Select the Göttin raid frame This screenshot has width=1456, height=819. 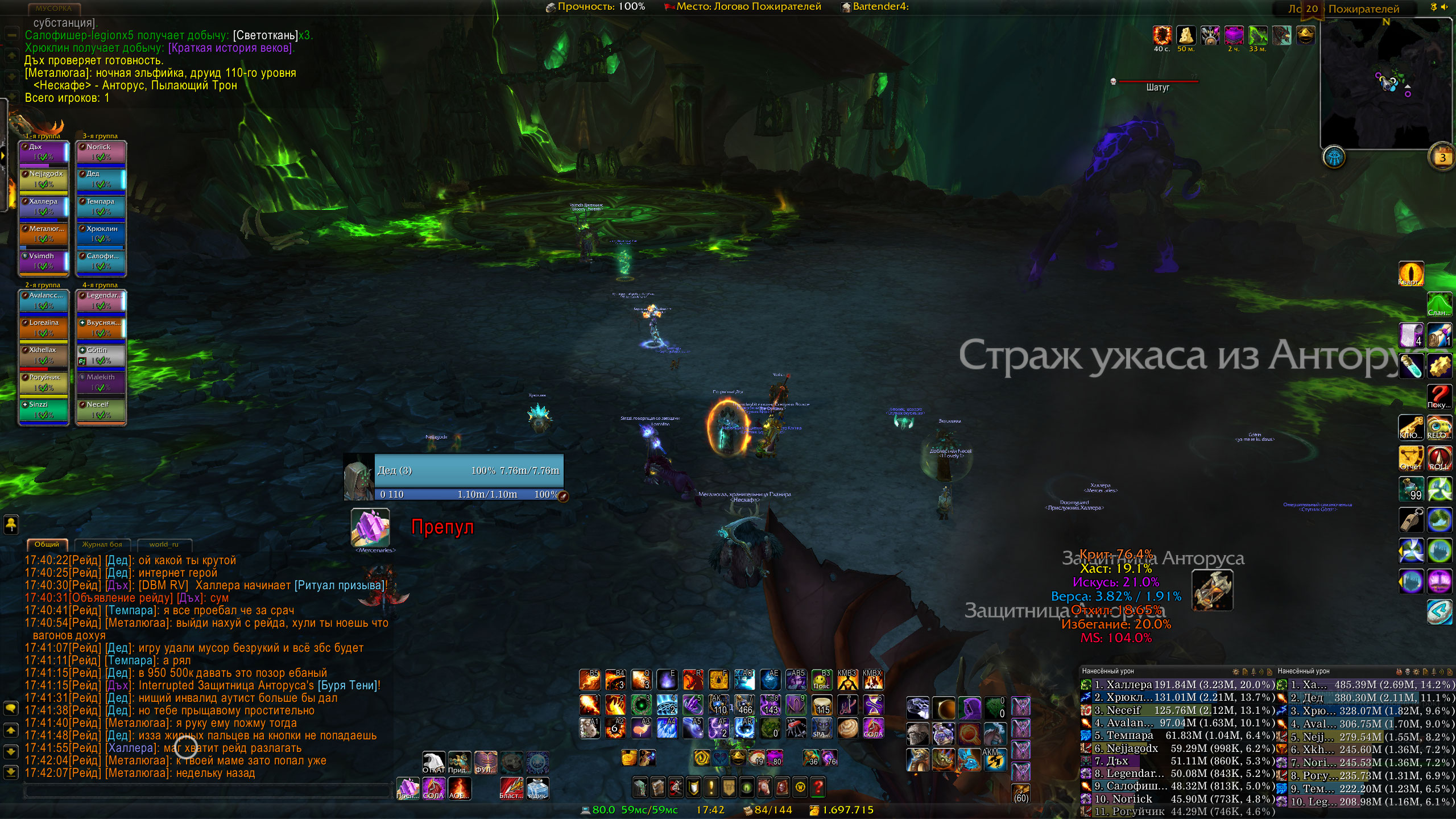pos(101,355)
